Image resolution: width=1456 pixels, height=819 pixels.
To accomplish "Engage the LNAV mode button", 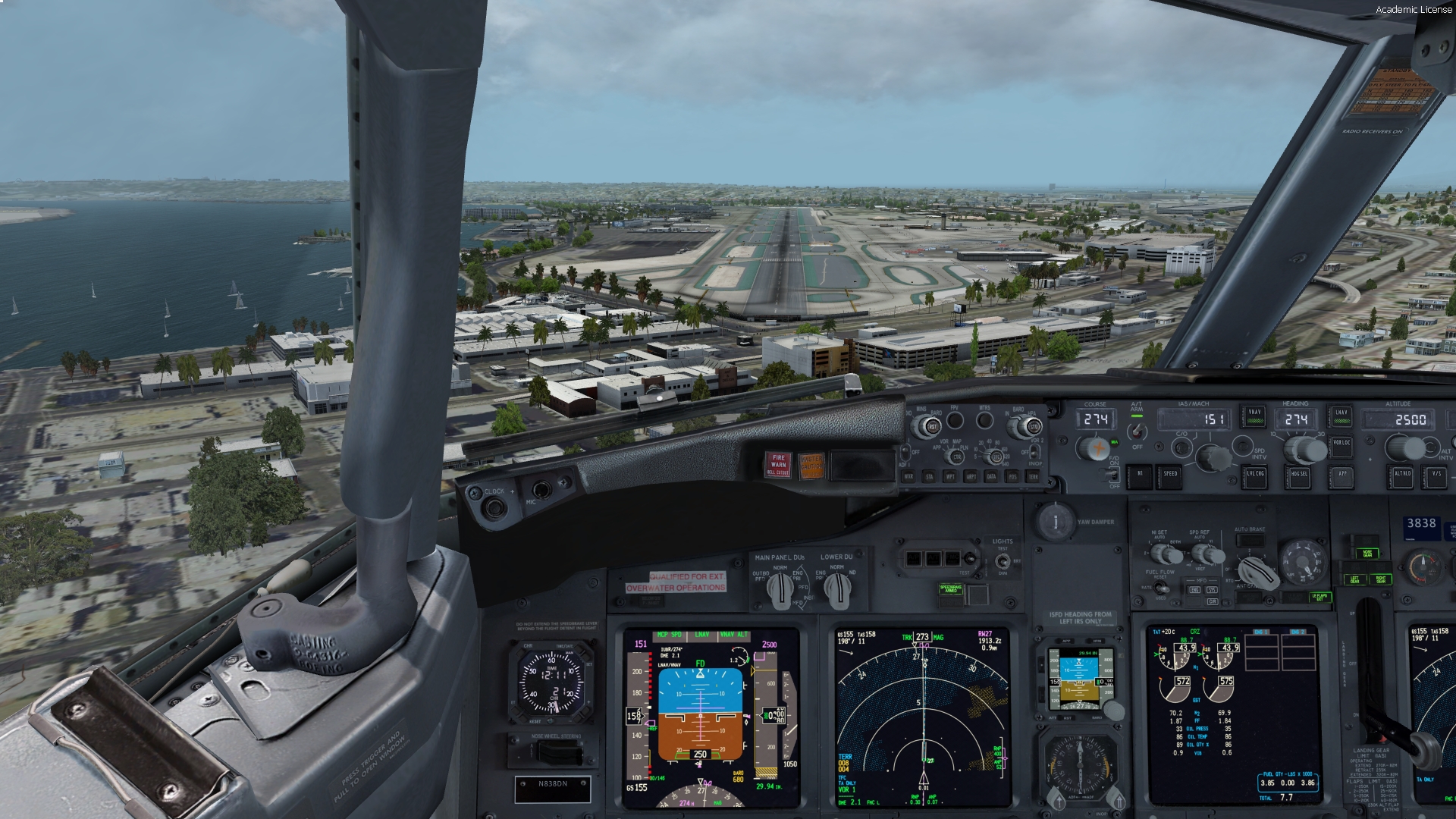I will point(1341,415).
